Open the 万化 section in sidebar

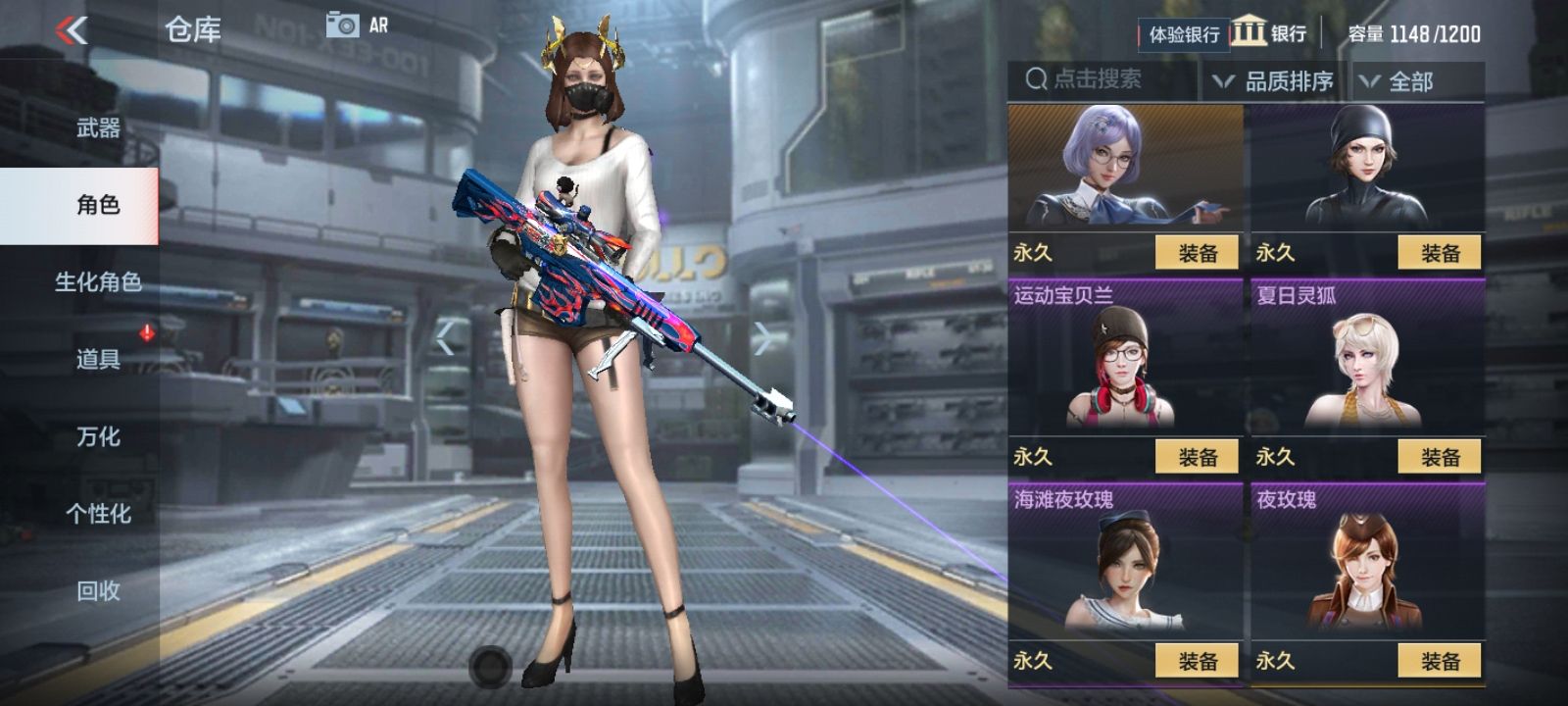tap(98, 436)
